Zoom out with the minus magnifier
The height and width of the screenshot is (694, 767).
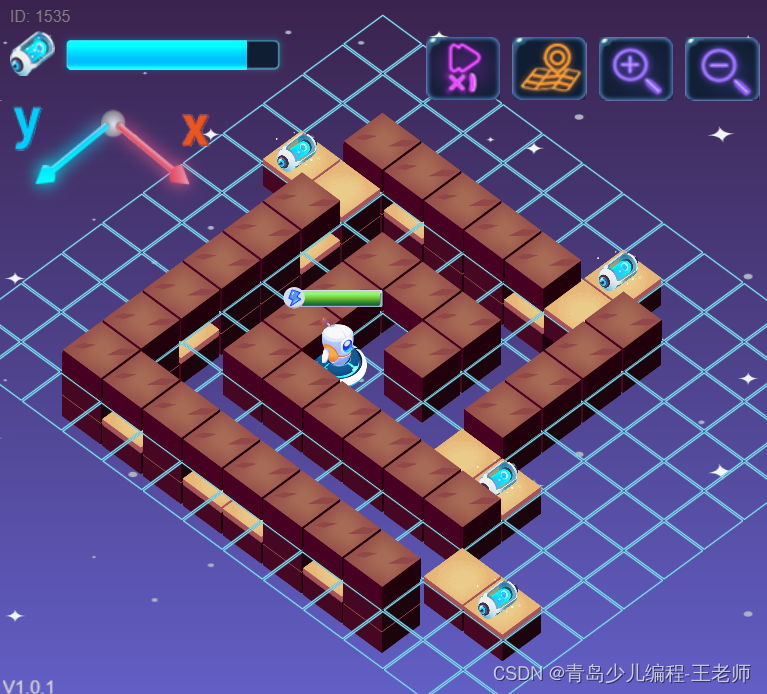tap(722, 68)
